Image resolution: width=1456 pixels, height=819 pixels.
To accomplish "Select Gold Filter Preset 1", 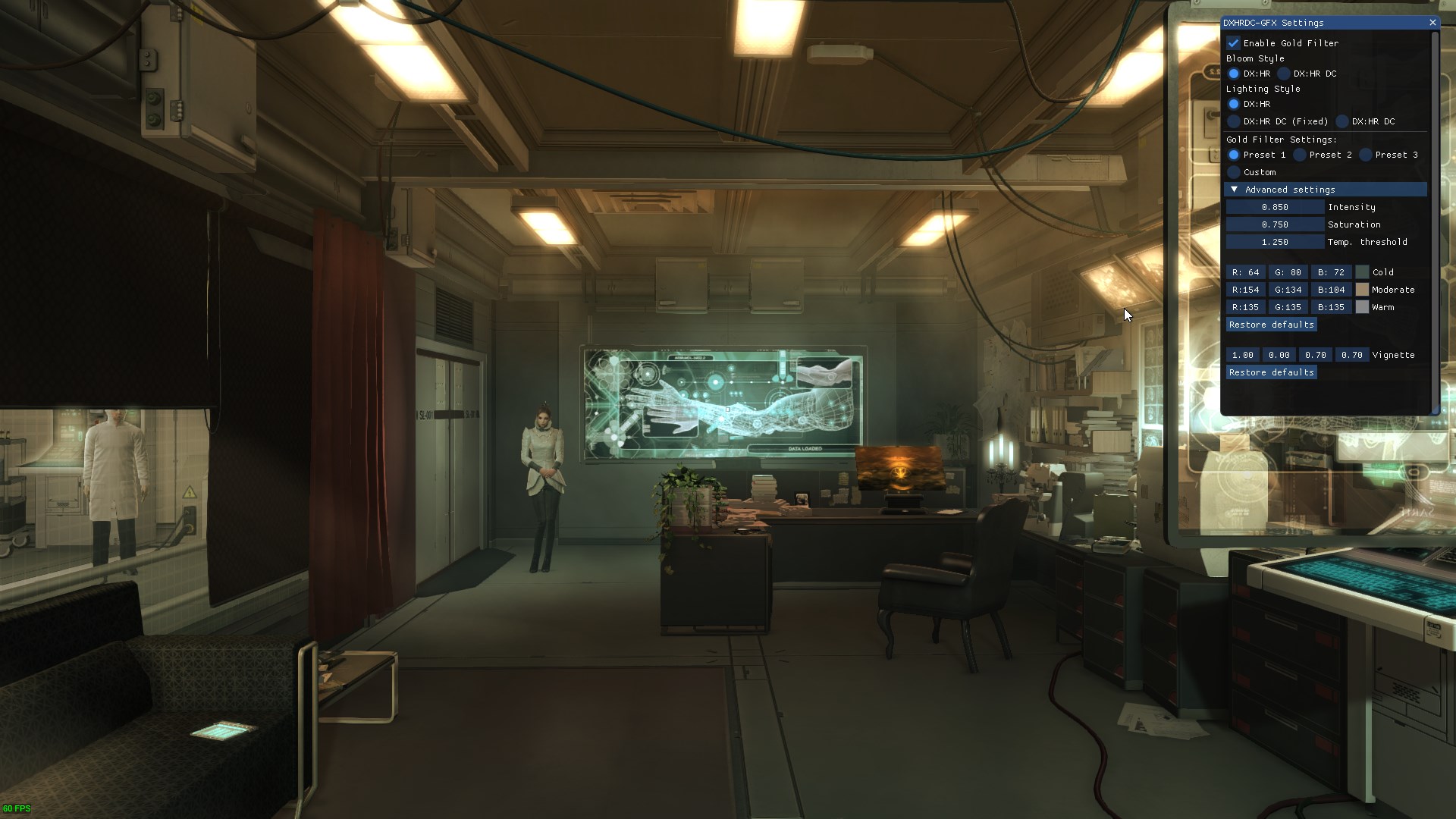I will coord(1234,155).
